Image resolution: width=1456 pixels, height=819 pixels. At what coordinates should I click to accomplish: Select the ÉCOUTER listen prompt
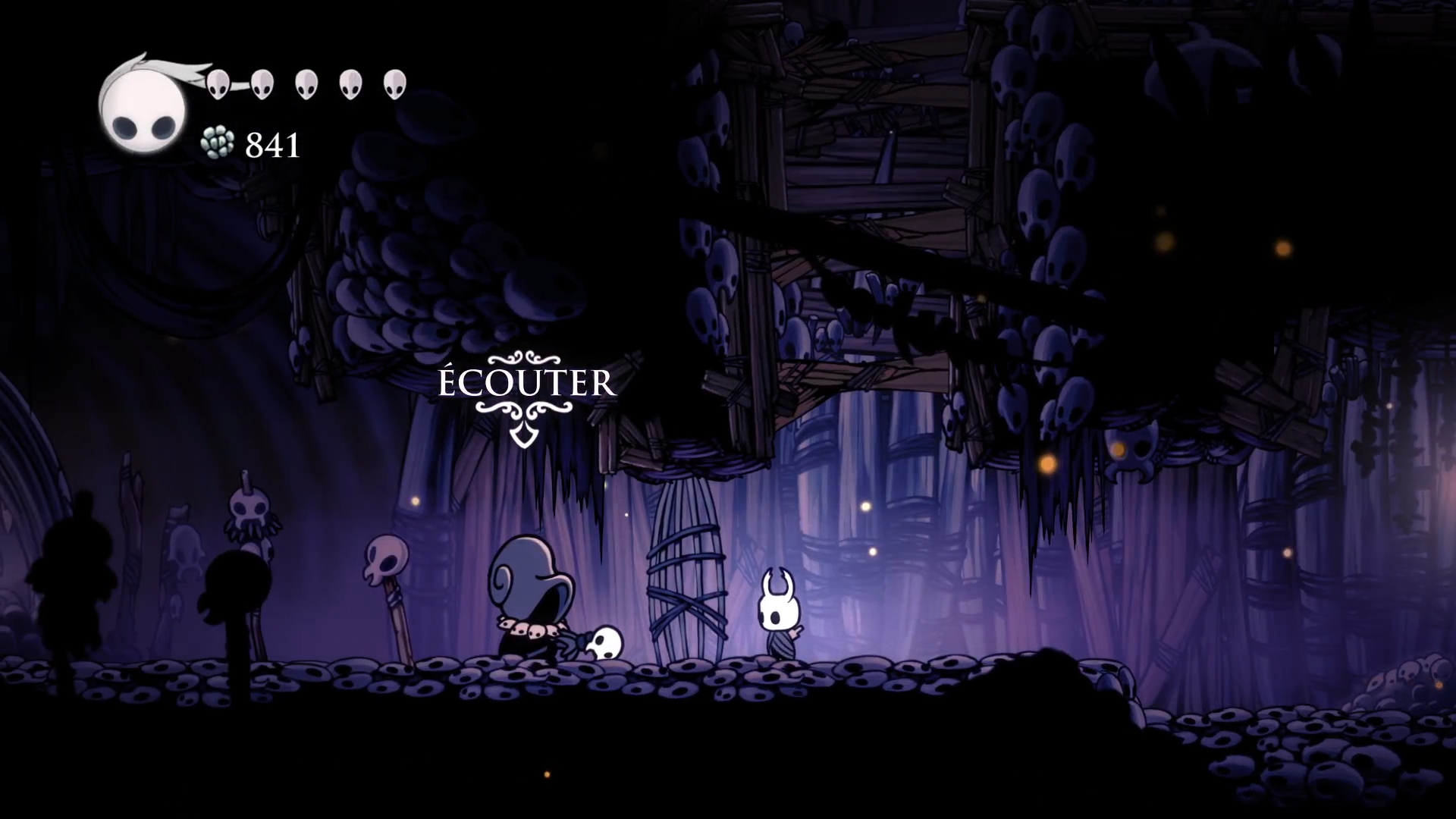click(x=527, y=384)
